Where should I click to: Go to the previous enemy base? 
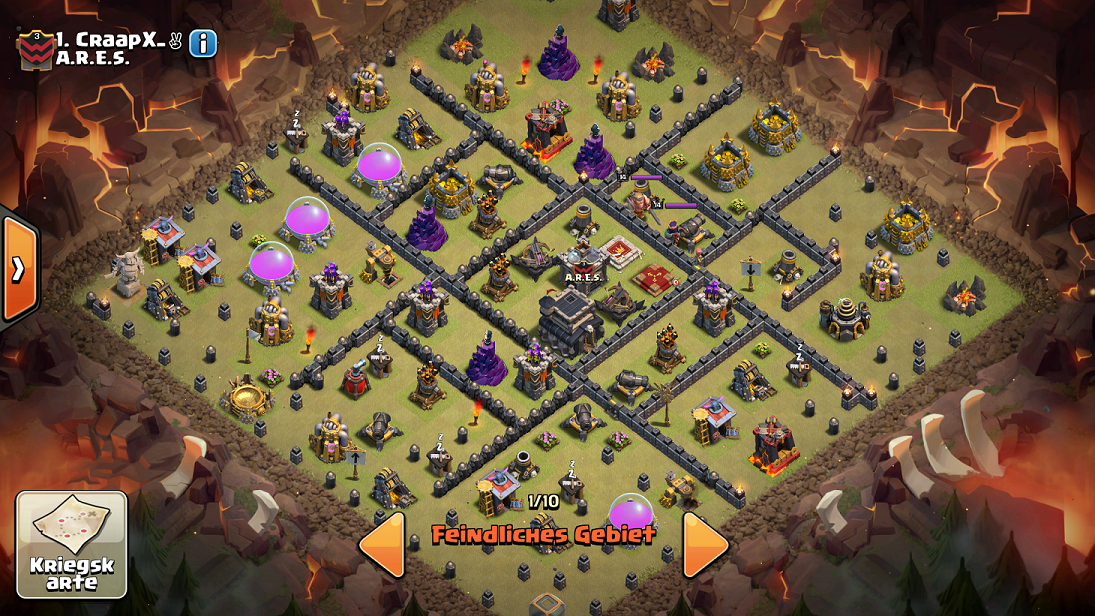pos(383,545)
